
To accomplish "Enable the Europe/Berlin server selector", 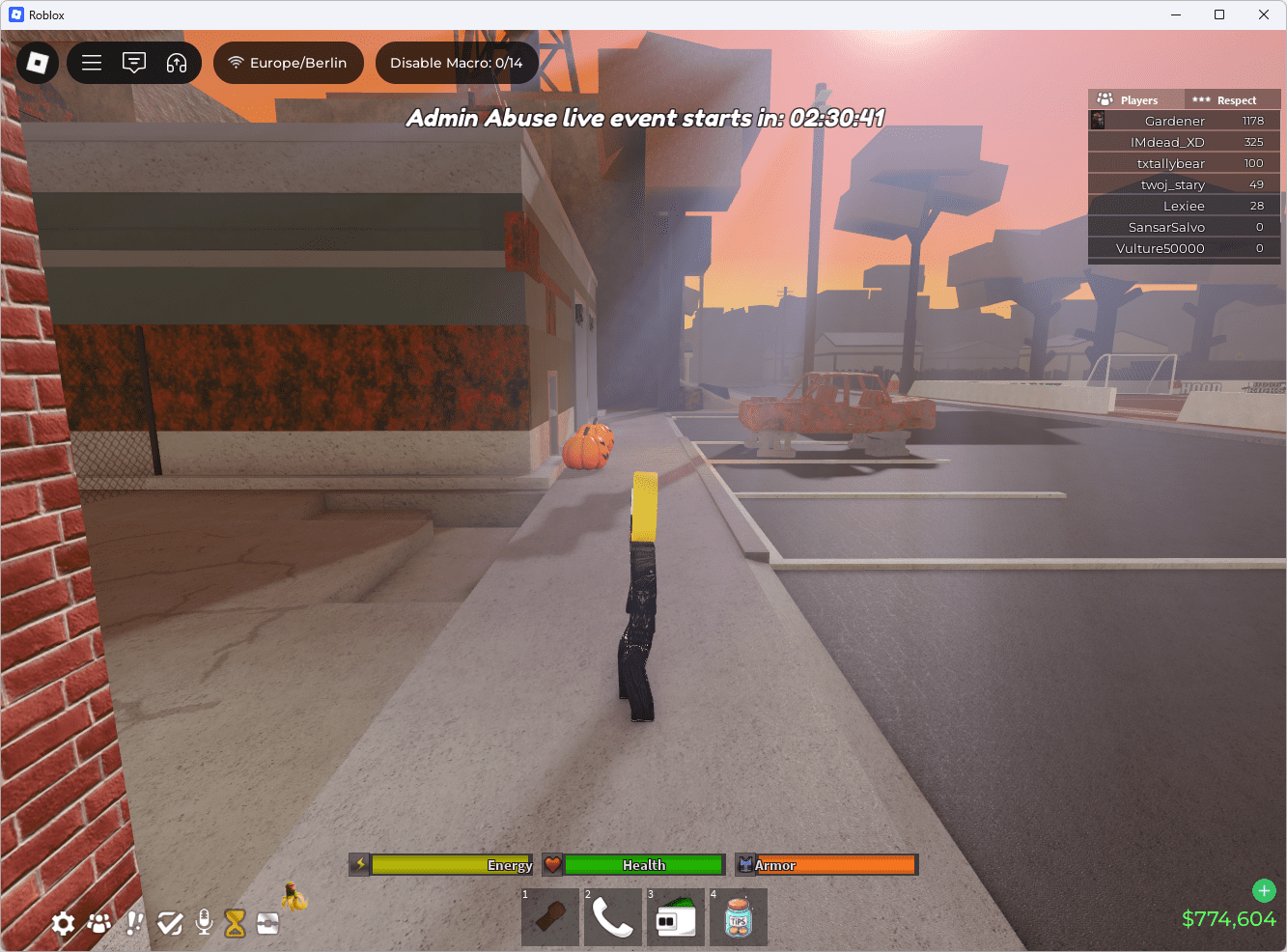I will 288,62.
